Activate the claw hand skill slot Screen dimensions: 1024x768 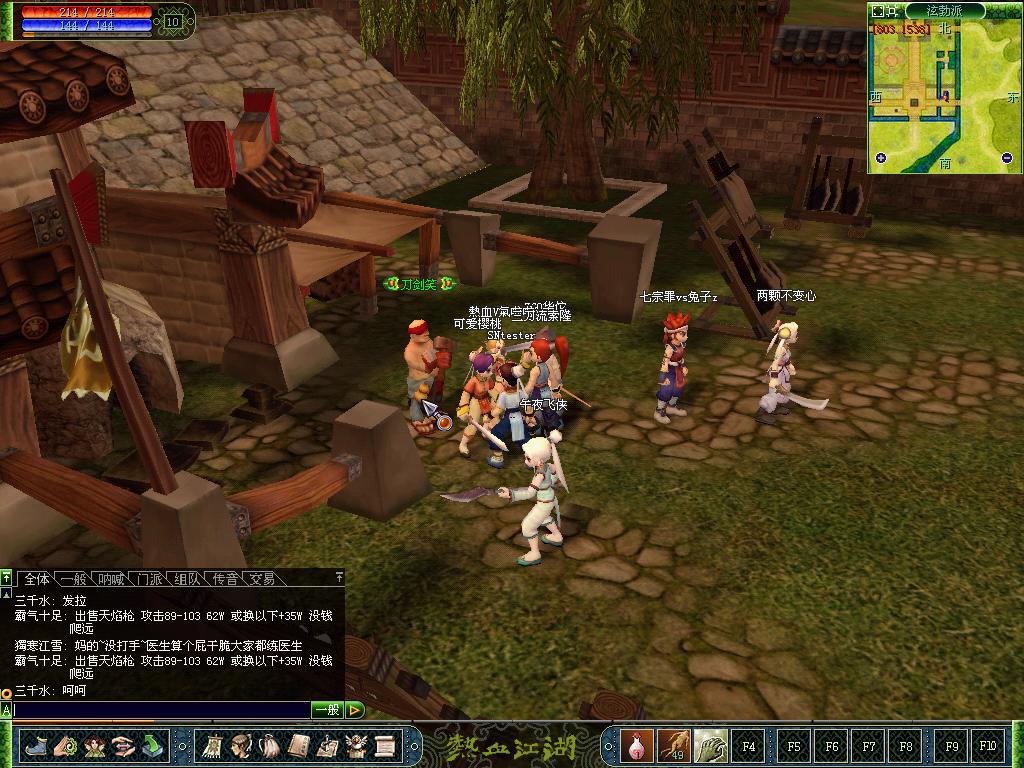click(x=710, y=745)
